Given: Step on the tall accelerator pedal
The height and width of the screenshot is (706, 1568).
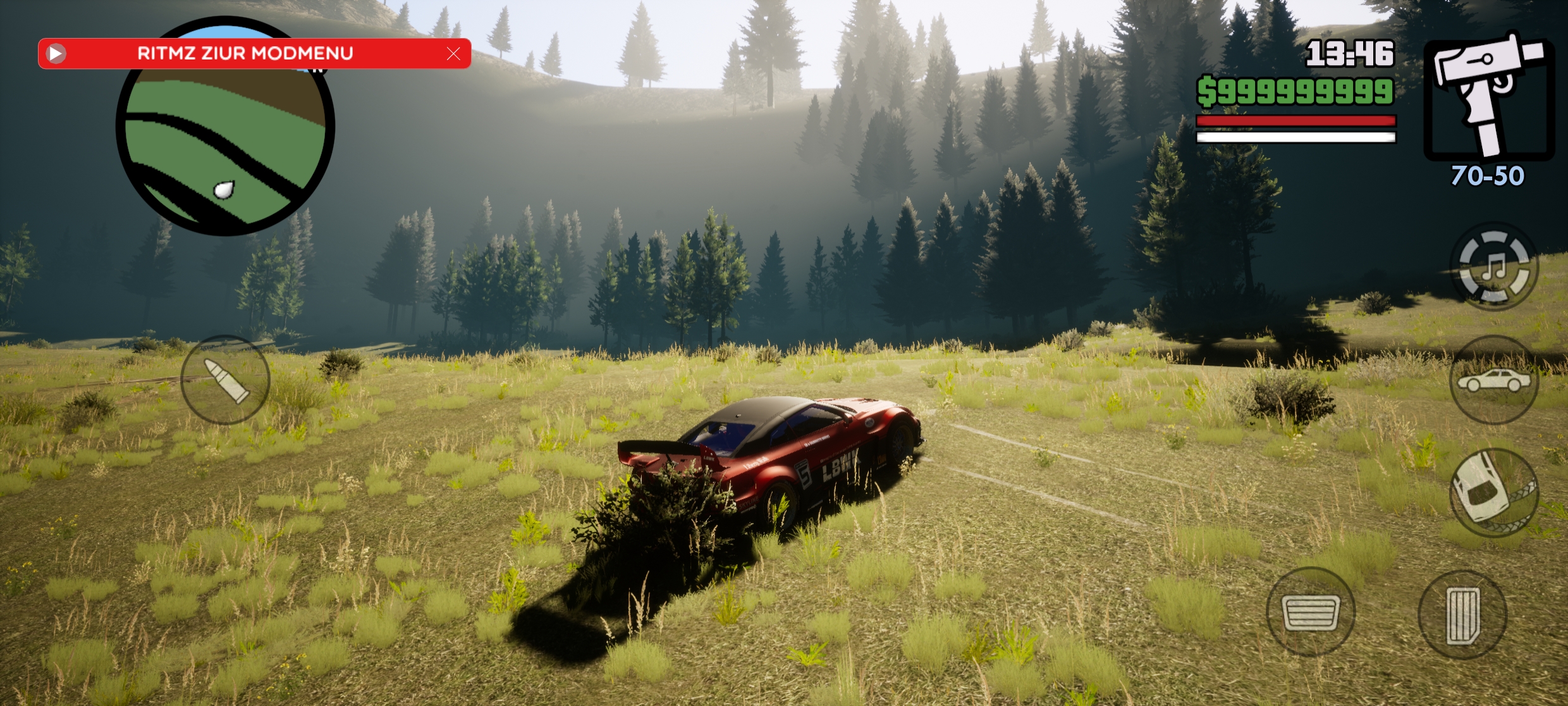Looking at the screenshot, I should click(1462, 614).
